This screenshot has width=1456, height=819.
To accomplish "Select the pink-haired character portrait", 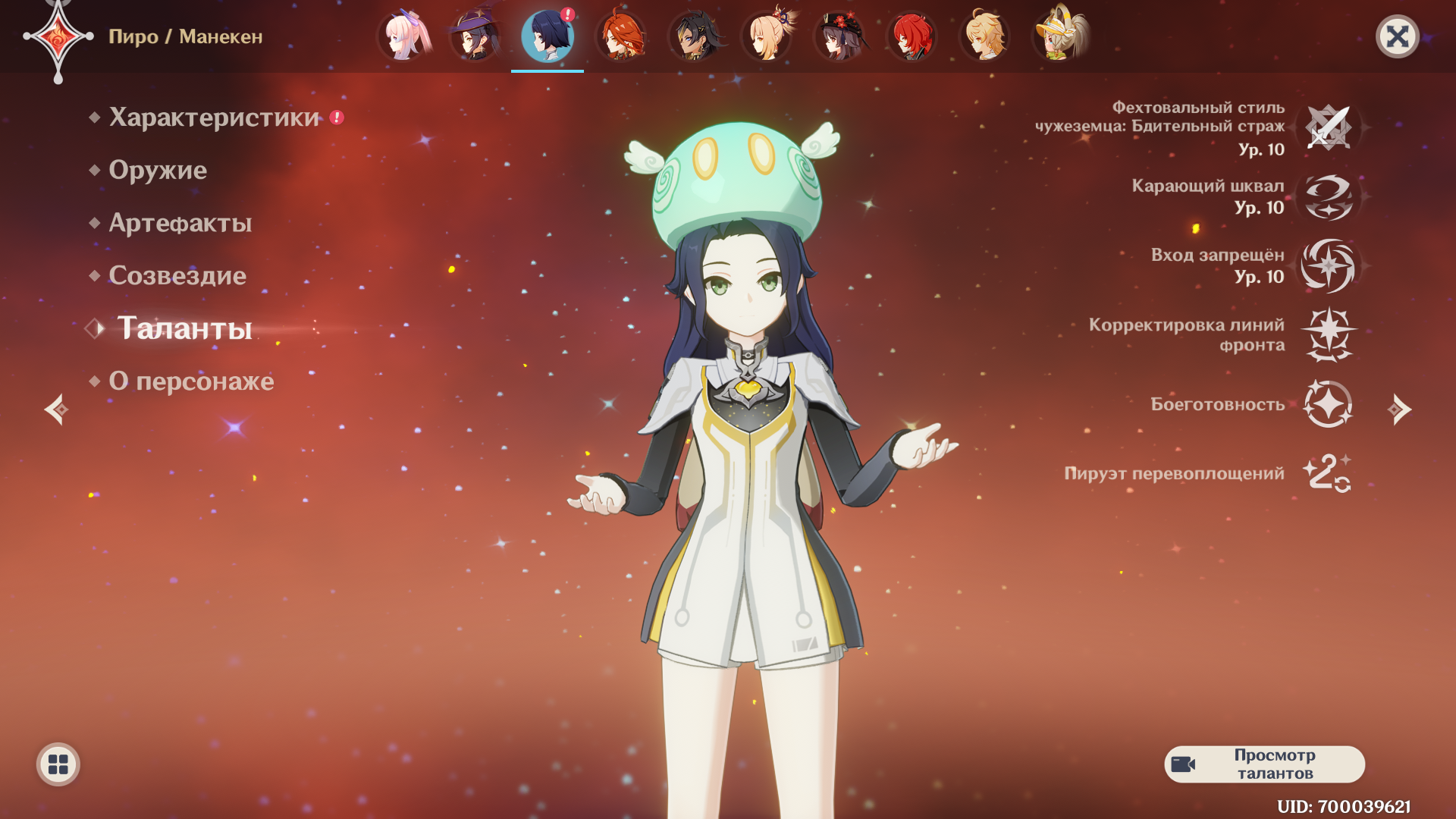I will (x=403, y=36).
